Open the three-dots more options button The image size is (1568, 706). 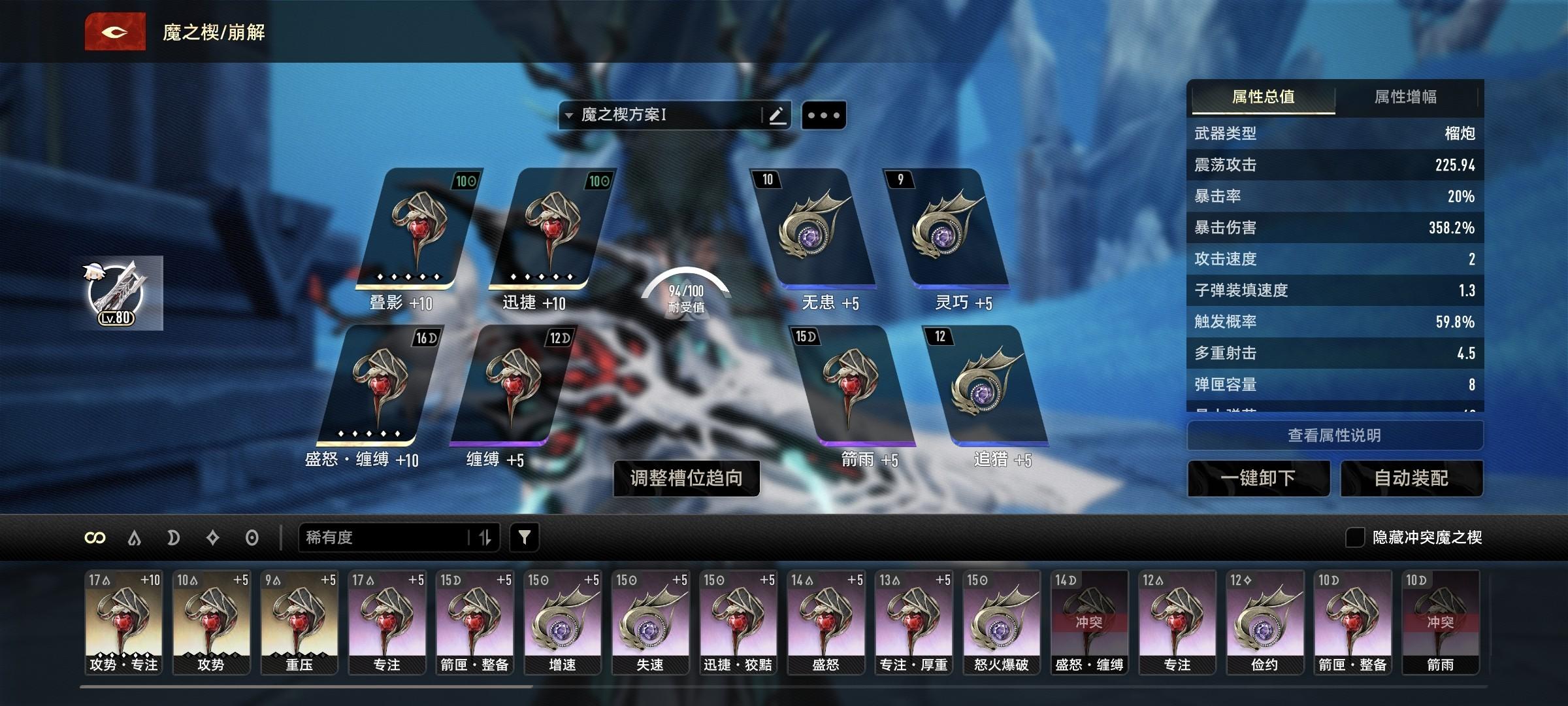tap(823, 116)
